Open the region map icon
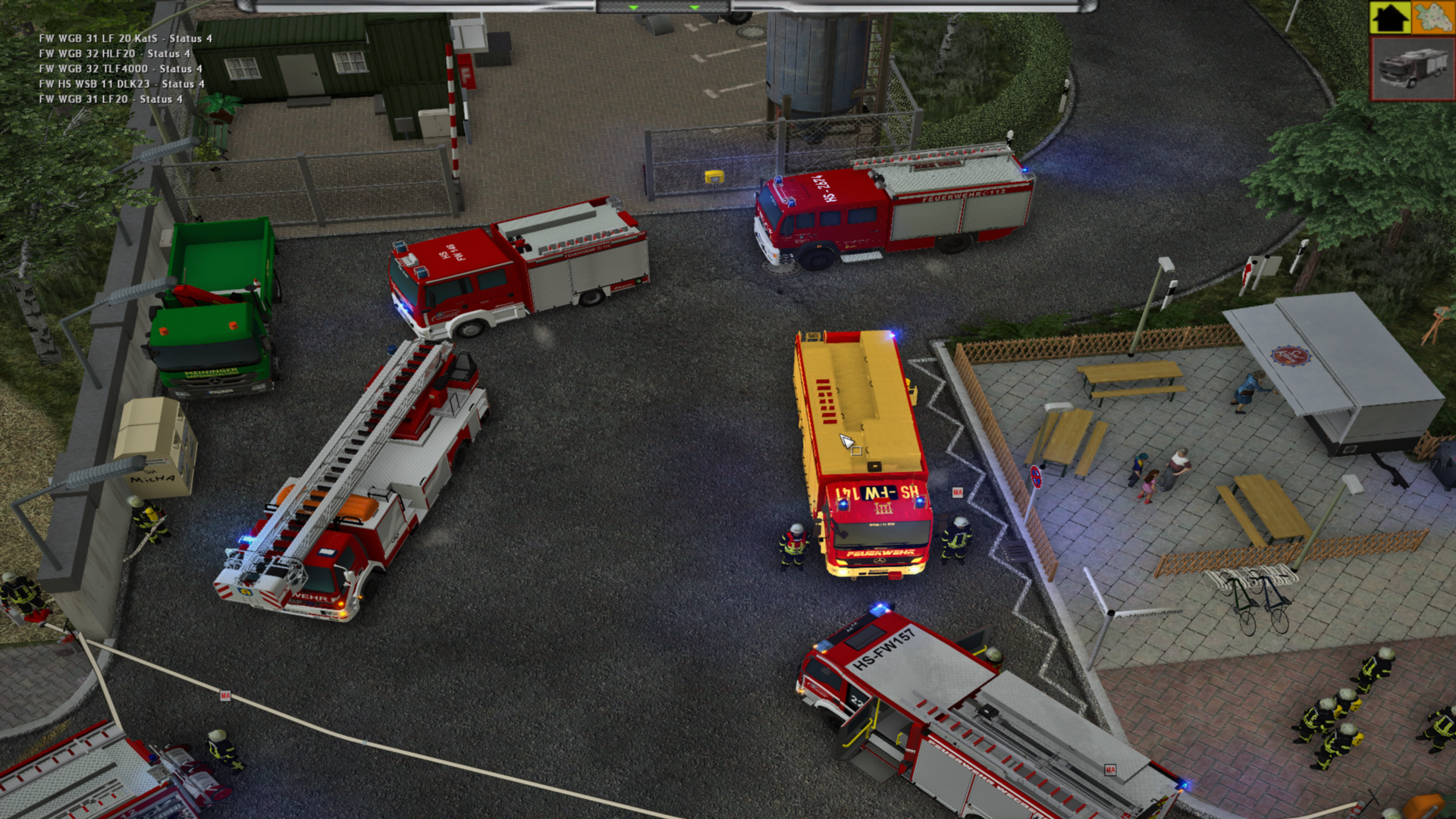The width and height of the screenshot is (1456, 819). 1432,17
